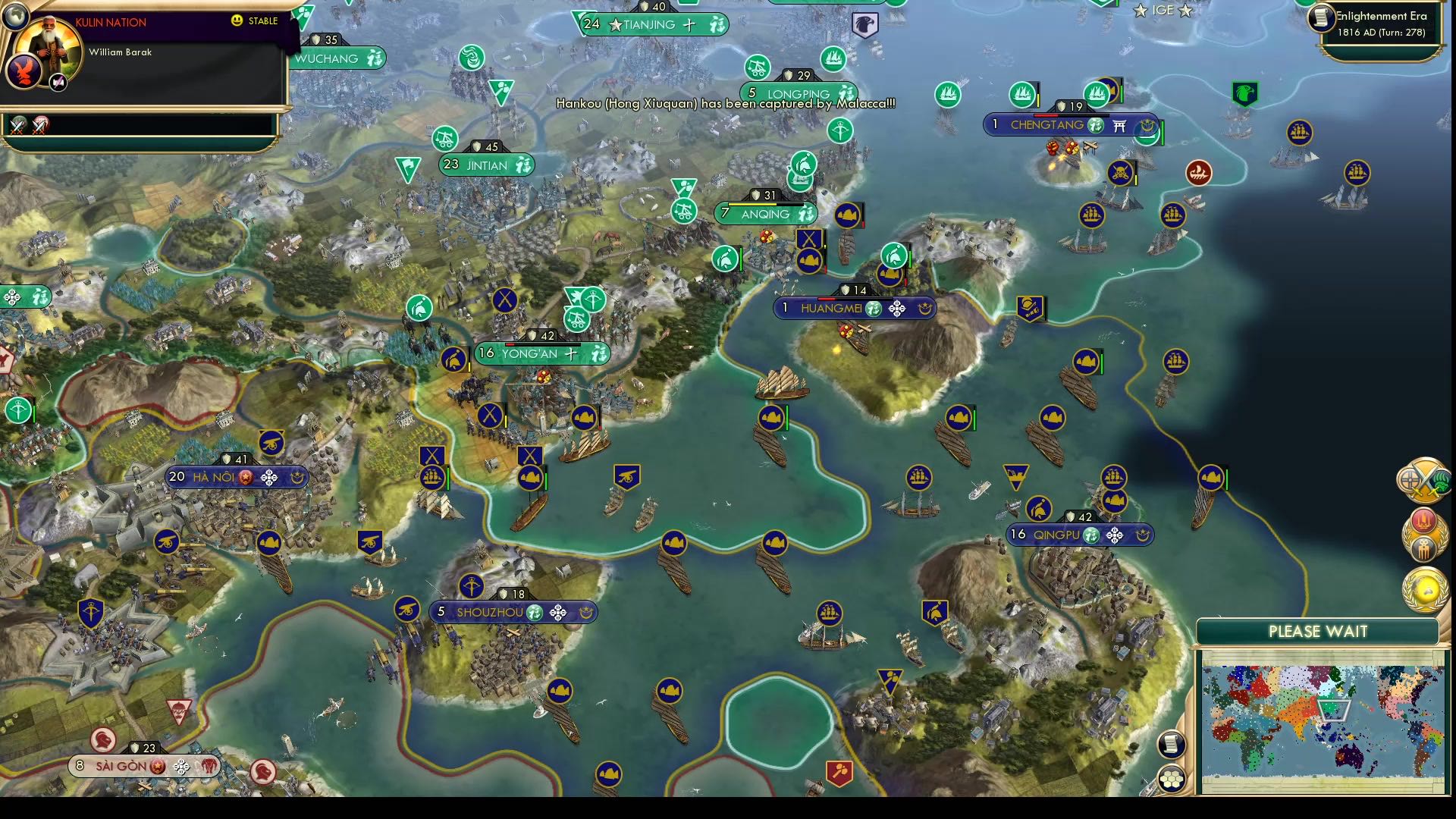Open the notification log scroll icon

(1172, 745)
